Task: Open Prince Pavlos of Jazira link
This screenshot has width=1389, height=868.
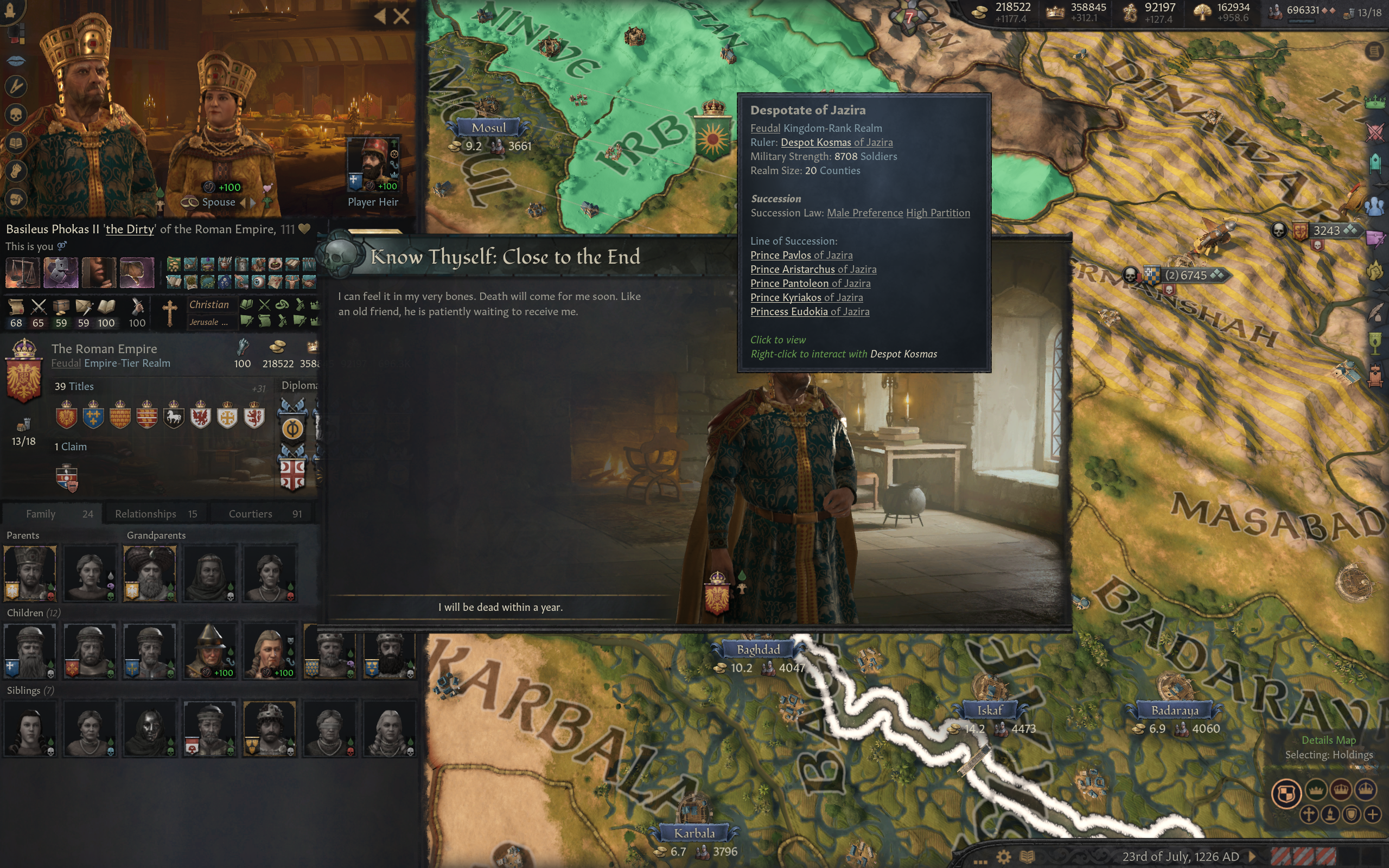Action: (801, 255)
